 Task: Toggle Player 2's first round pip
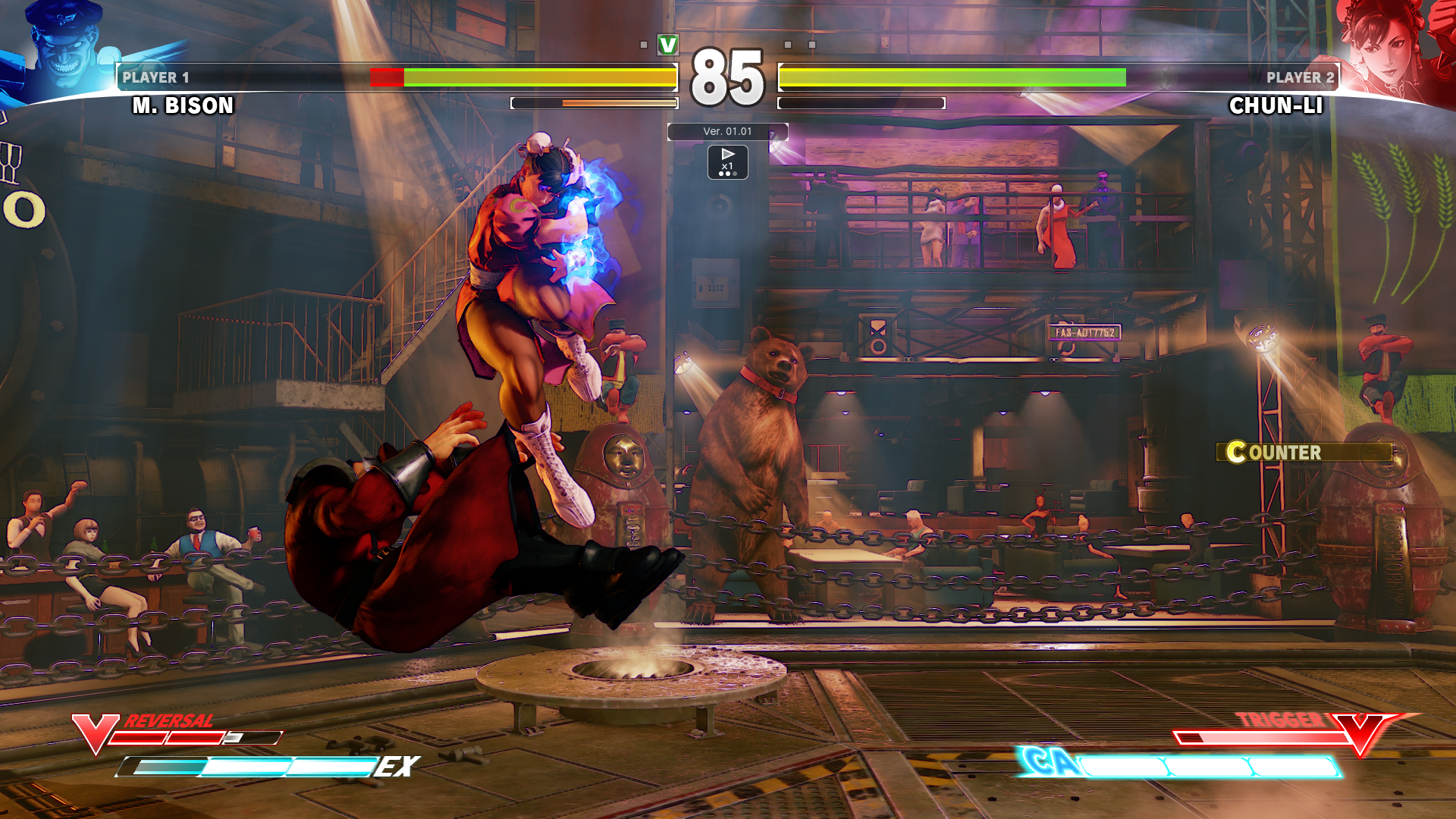pyautogui.click(x=788, y=45)
